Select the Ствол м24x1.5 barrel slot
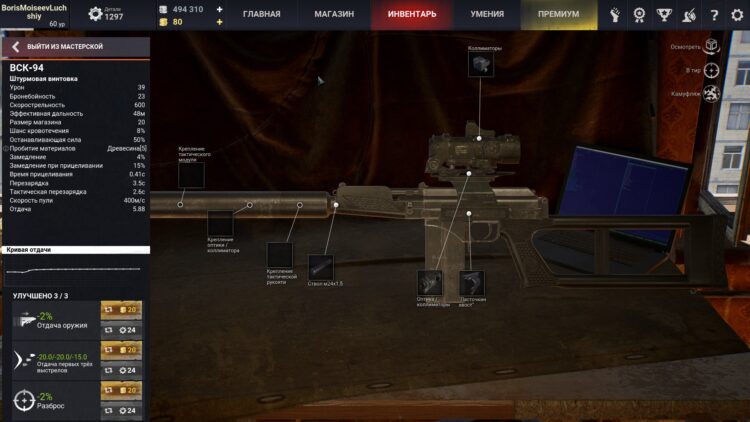Viewport: 750px width, 422px height. point(320,268)
